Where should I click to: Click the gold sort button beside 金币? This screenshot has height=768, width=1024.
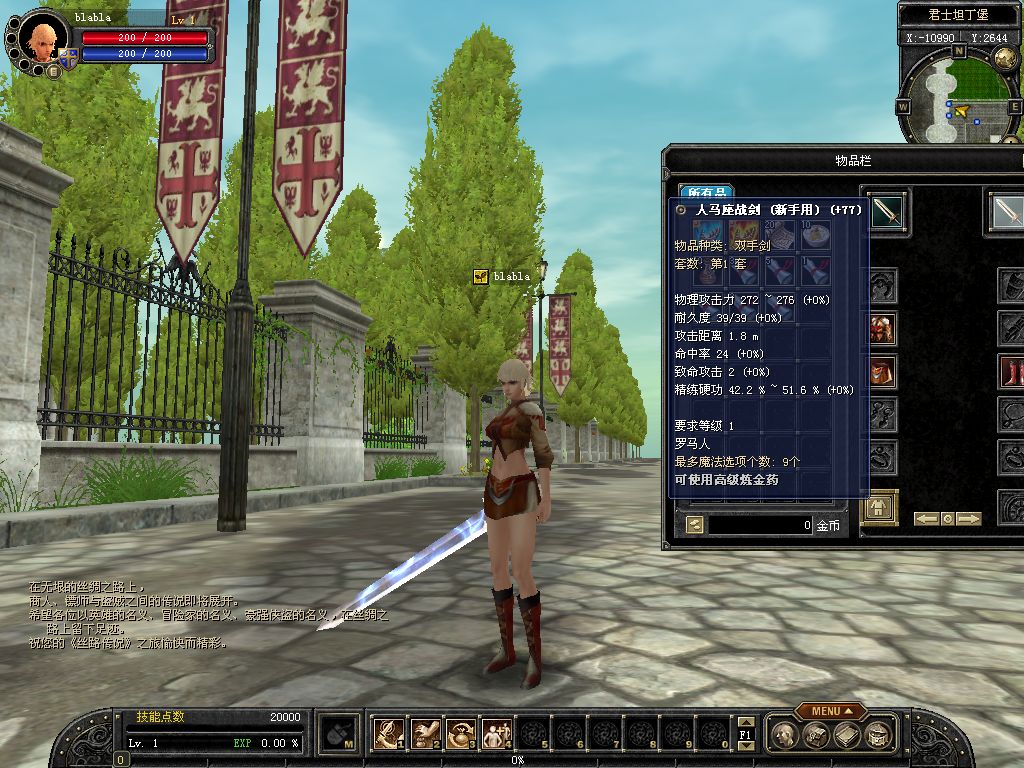(694, 524)
